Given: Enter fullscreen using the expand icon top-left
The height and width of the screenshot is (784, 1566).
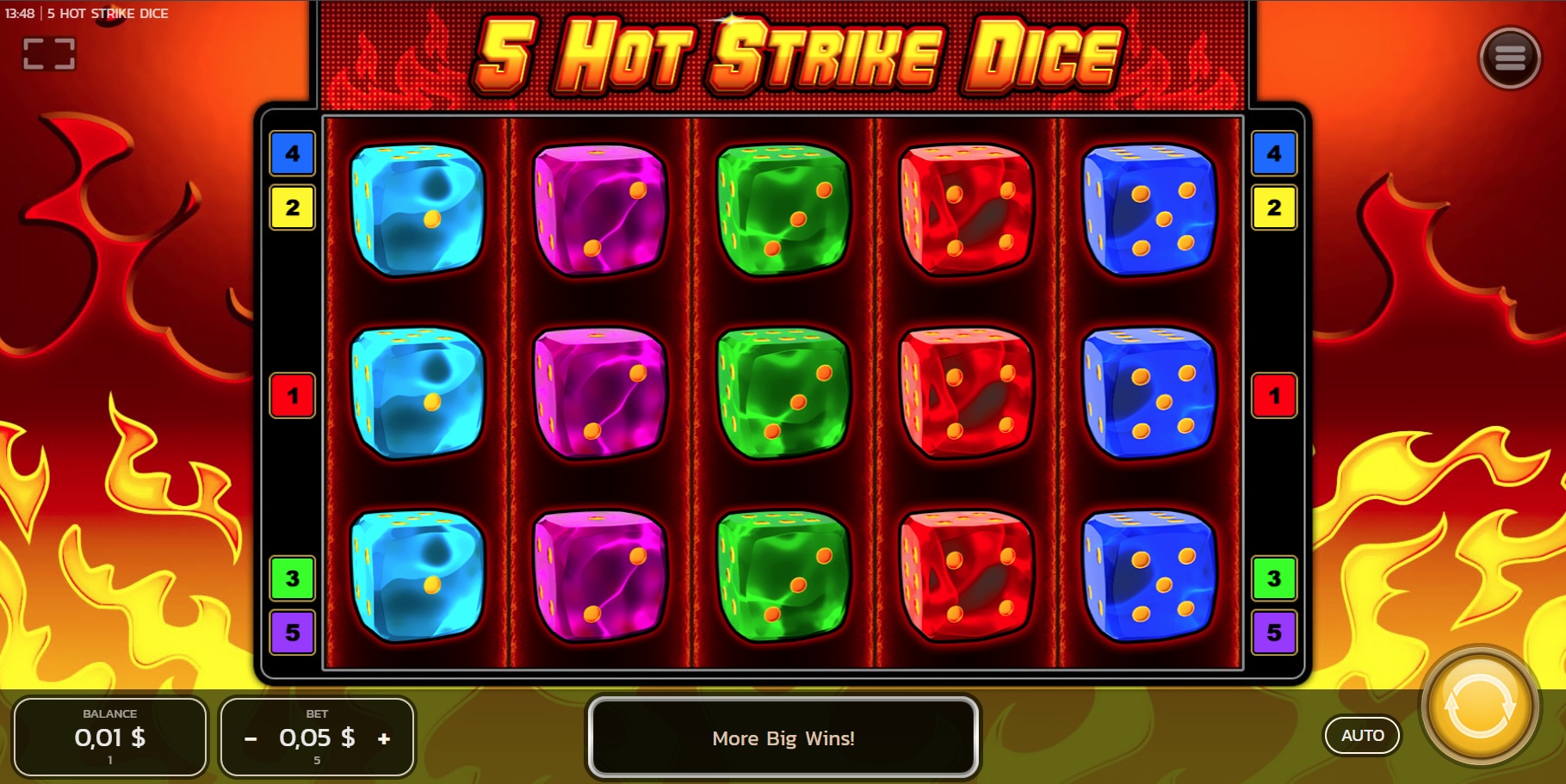Looking at the screenshot, I should pyautogui.click(x=49, y=53).
